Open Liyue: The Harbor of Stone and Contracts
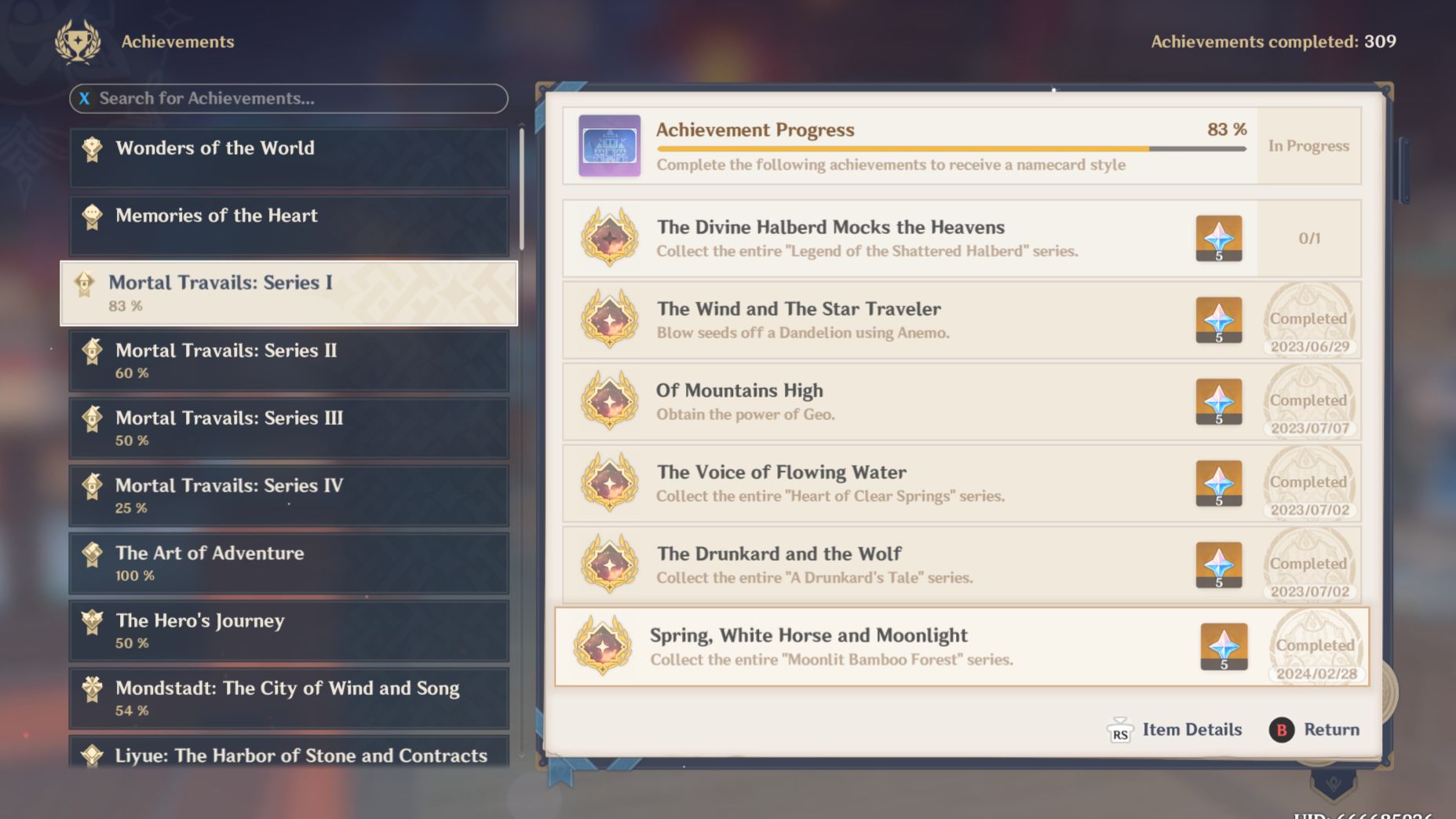This screenshot has width=1456, height=819. [289, 756]
